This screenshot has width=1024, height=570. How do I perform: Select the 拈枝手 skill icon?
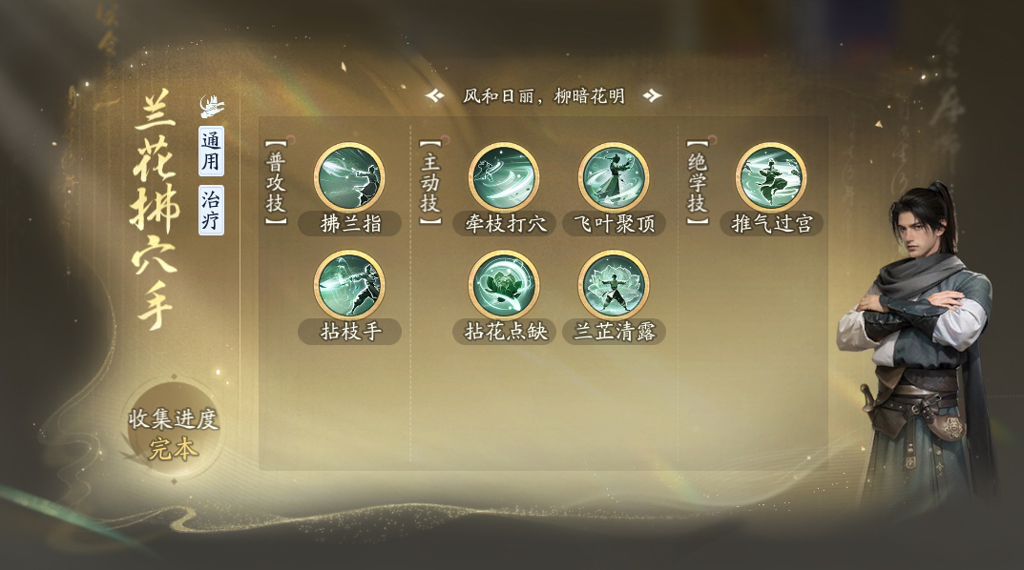pos(349,285)
